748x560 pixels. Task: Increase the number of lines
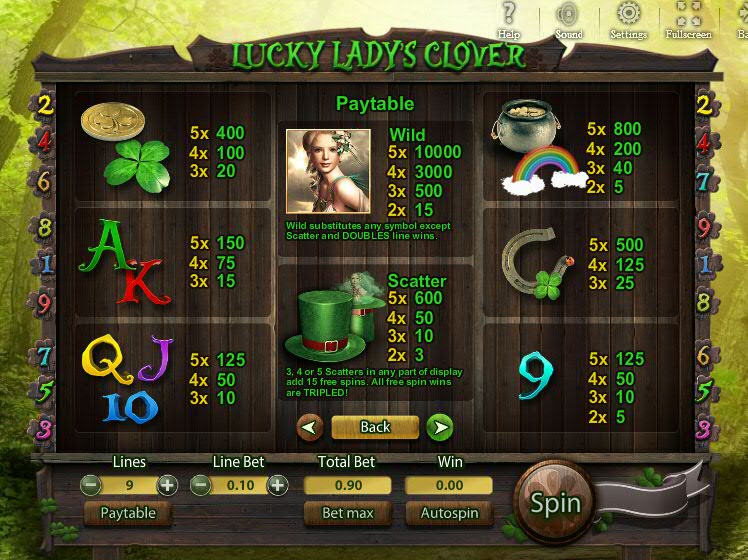click(x=167, y=485)
